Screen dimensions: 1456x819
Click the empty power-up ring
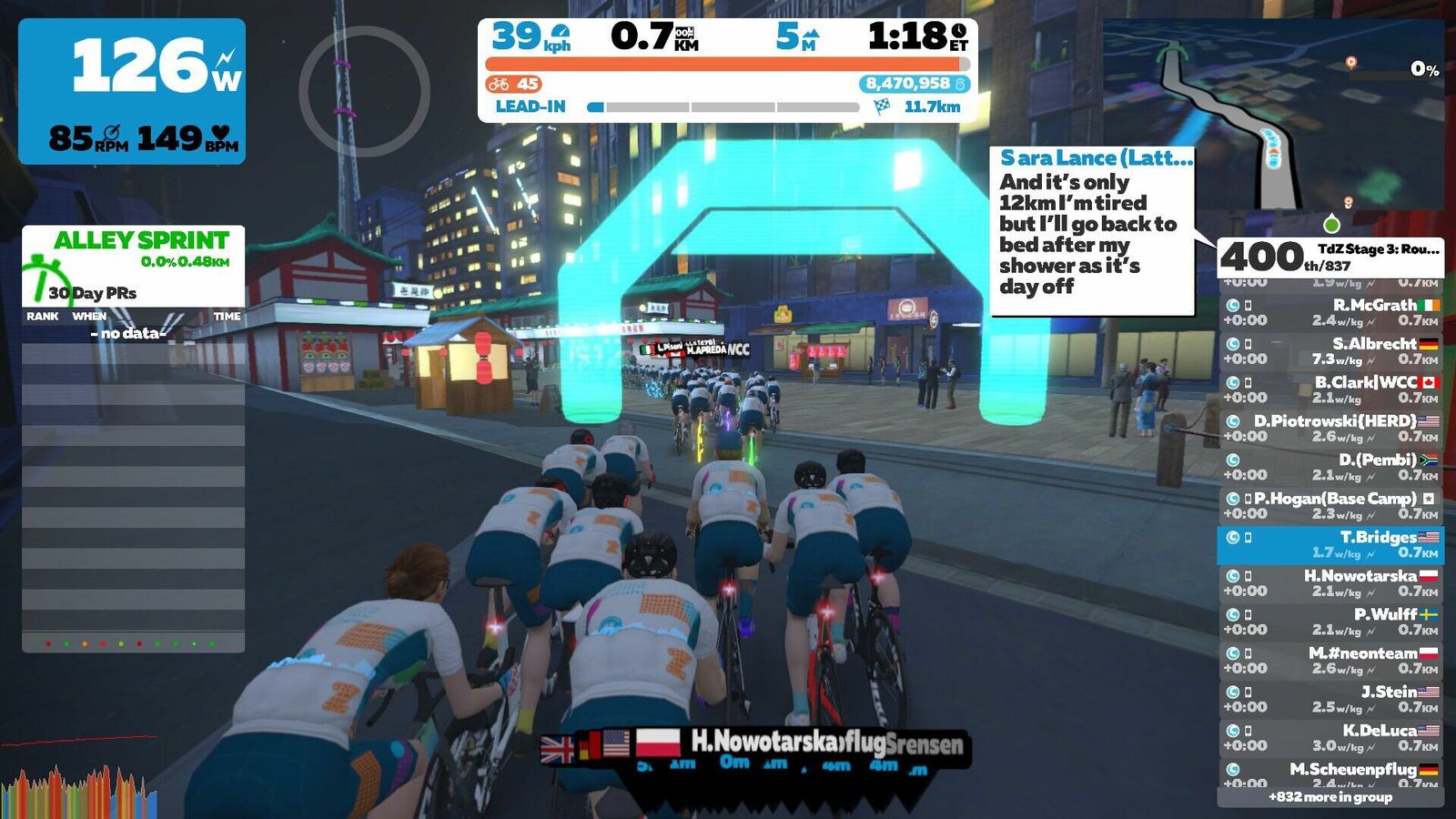coord(364,92)
